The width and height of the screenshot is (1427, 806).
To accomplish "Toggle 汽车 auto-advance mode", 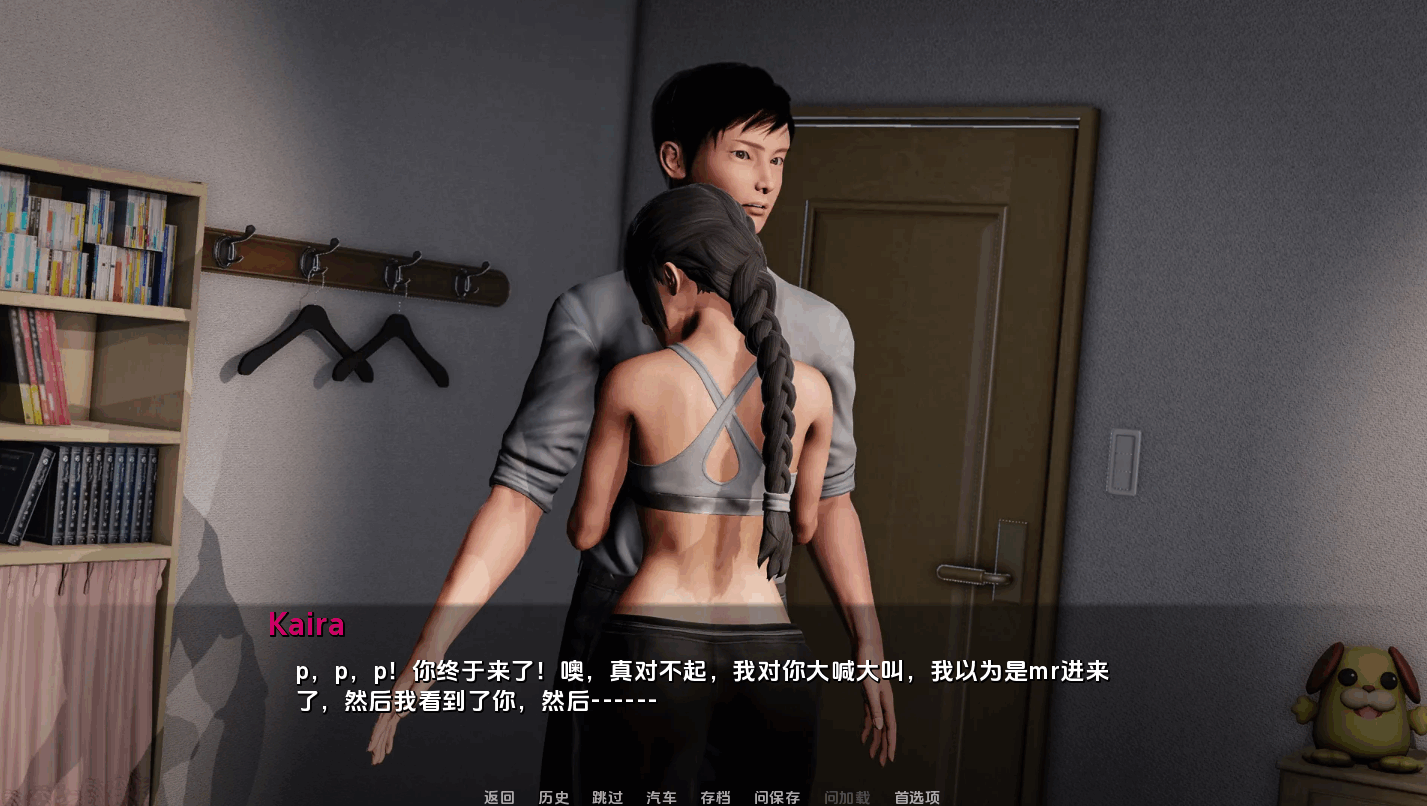I will [661, 798].
